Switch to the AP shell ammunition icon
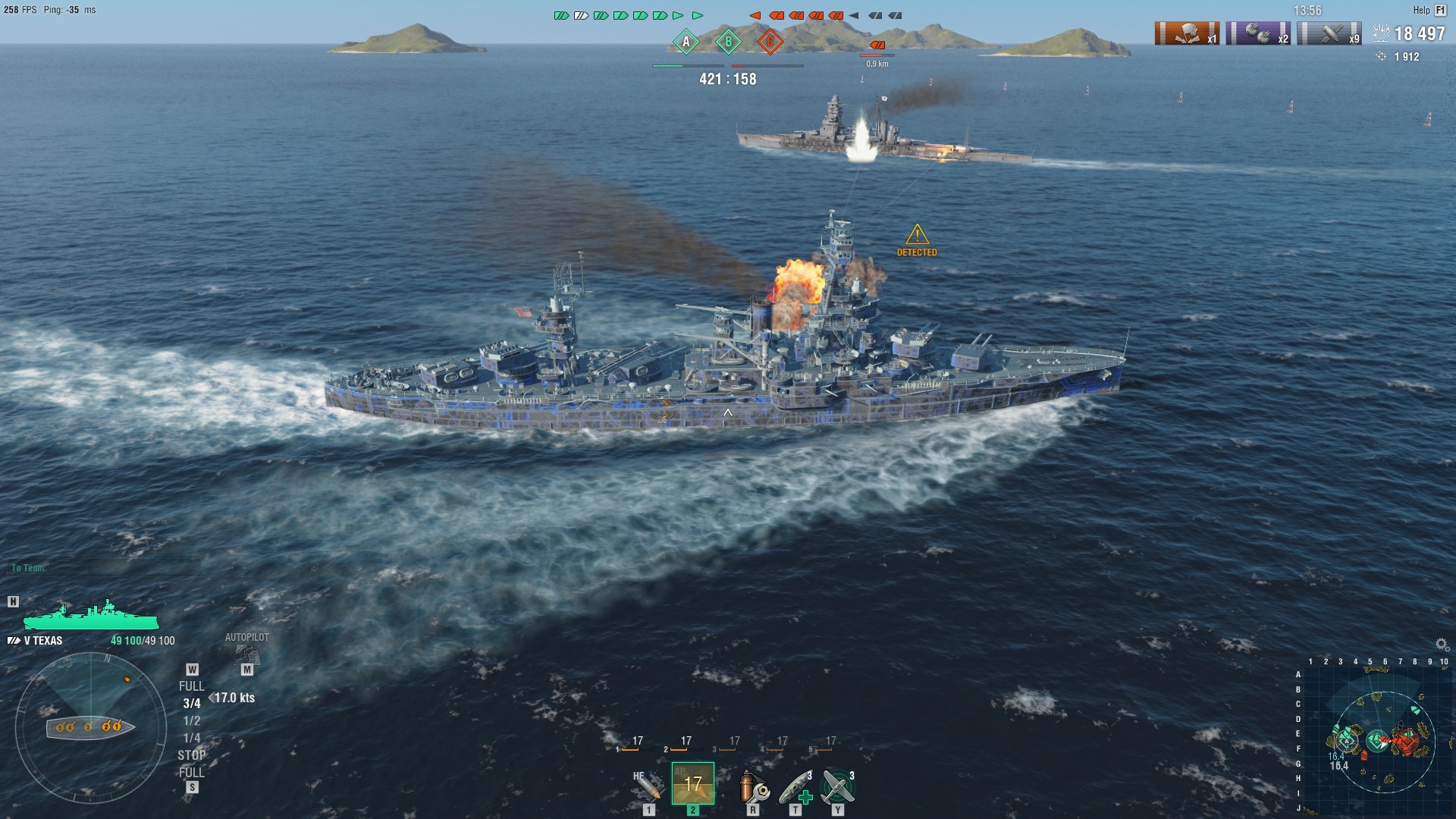Viewport: 1456px width, 819px height. point(692,785)
